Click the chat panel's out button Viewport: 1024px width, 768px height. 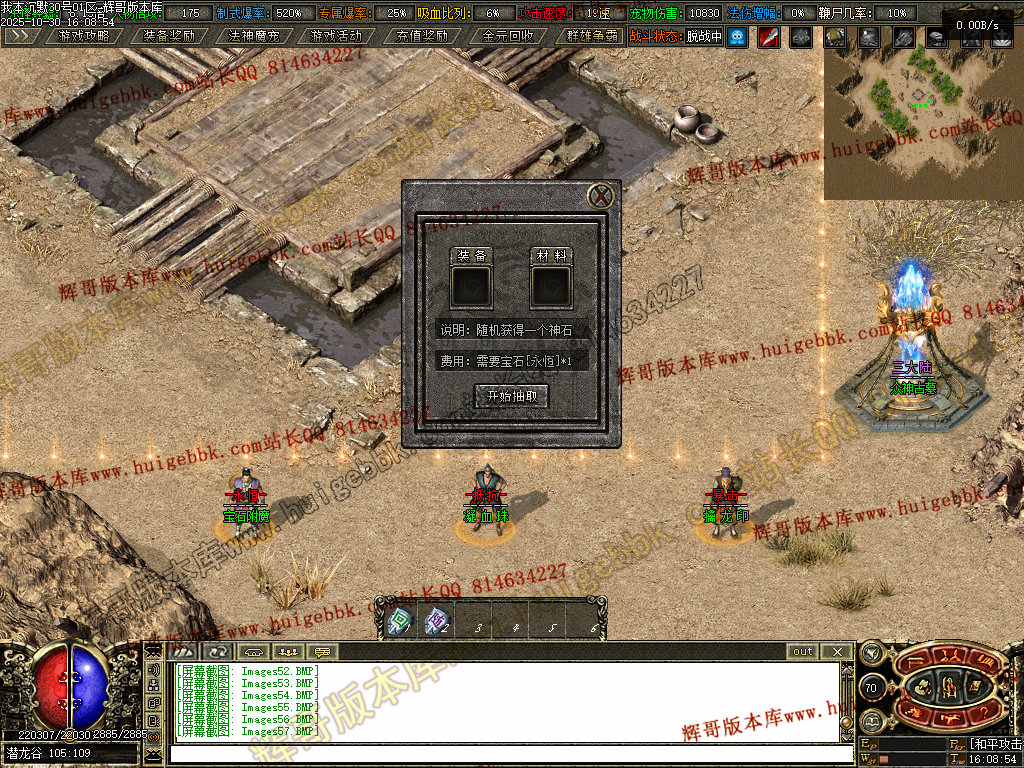pyautogui.click(x=803, y=651)
